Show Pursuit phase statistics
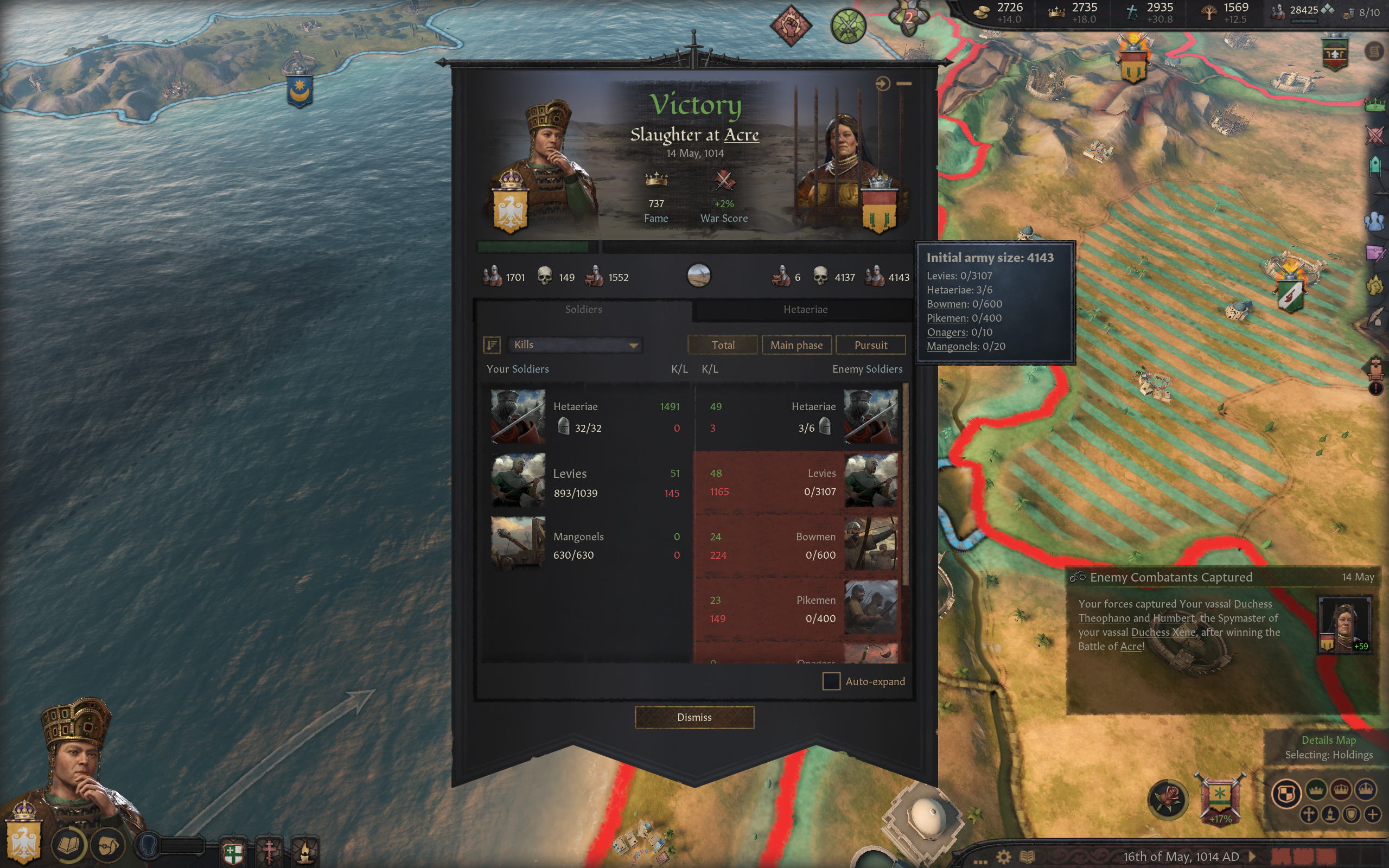 click(x=870, y=345)
